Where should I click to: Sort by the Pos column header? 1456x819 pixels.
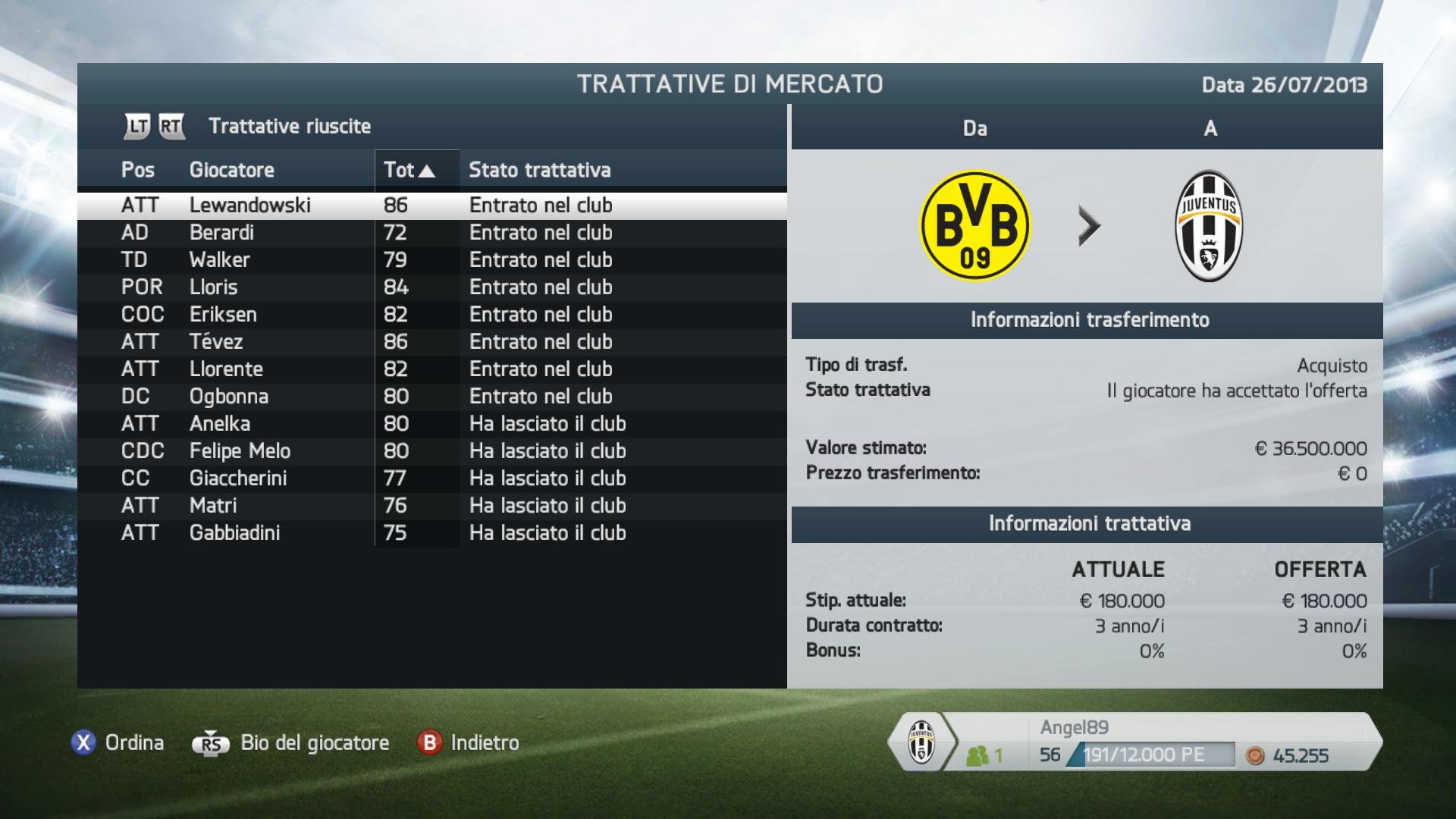pyautogui.click(x=138, y=170)
